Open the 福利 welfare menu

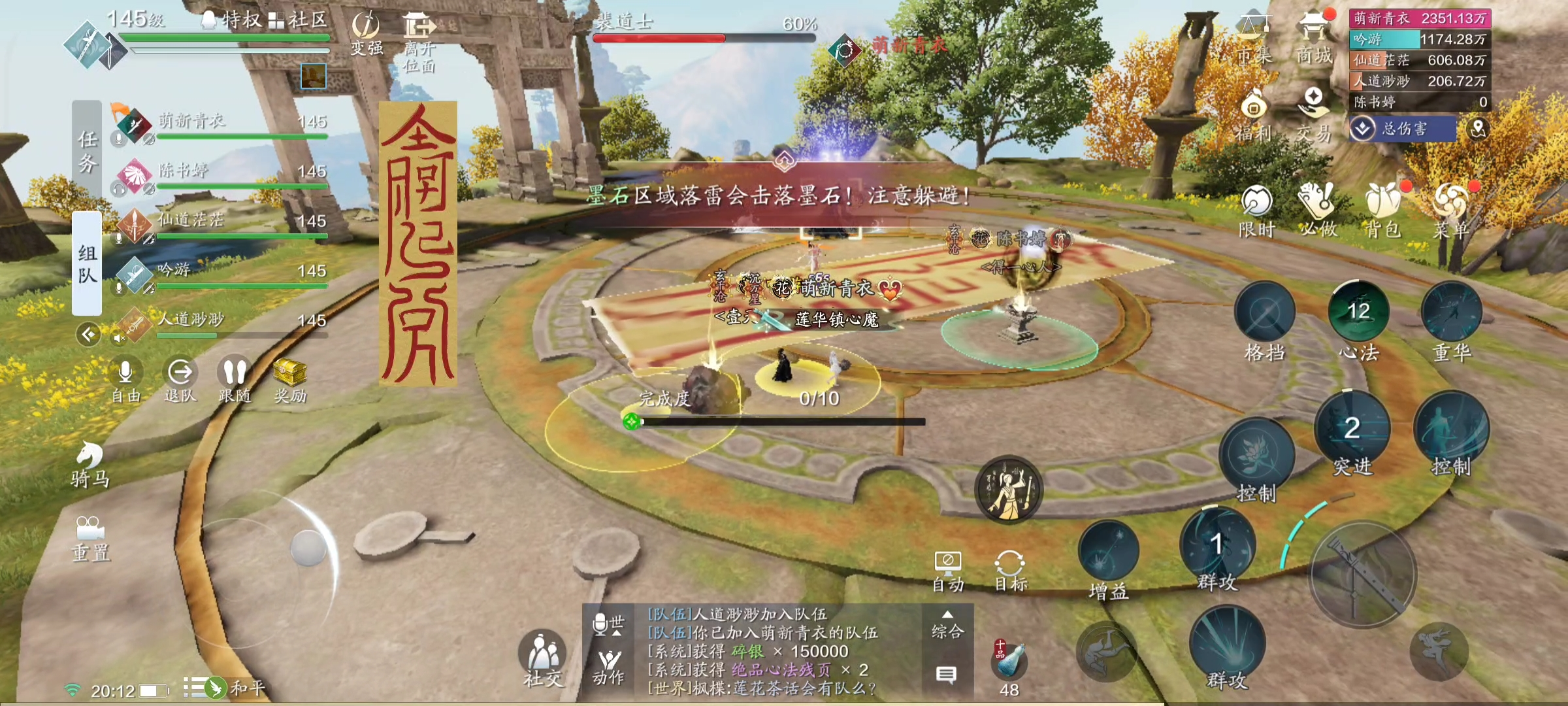pos(1253,116)
